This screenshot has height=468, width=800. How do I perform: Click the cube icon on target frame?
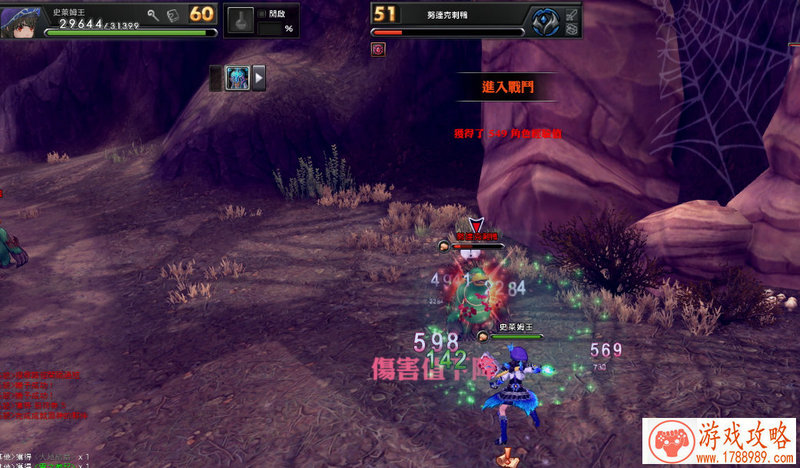pos(571,30)
